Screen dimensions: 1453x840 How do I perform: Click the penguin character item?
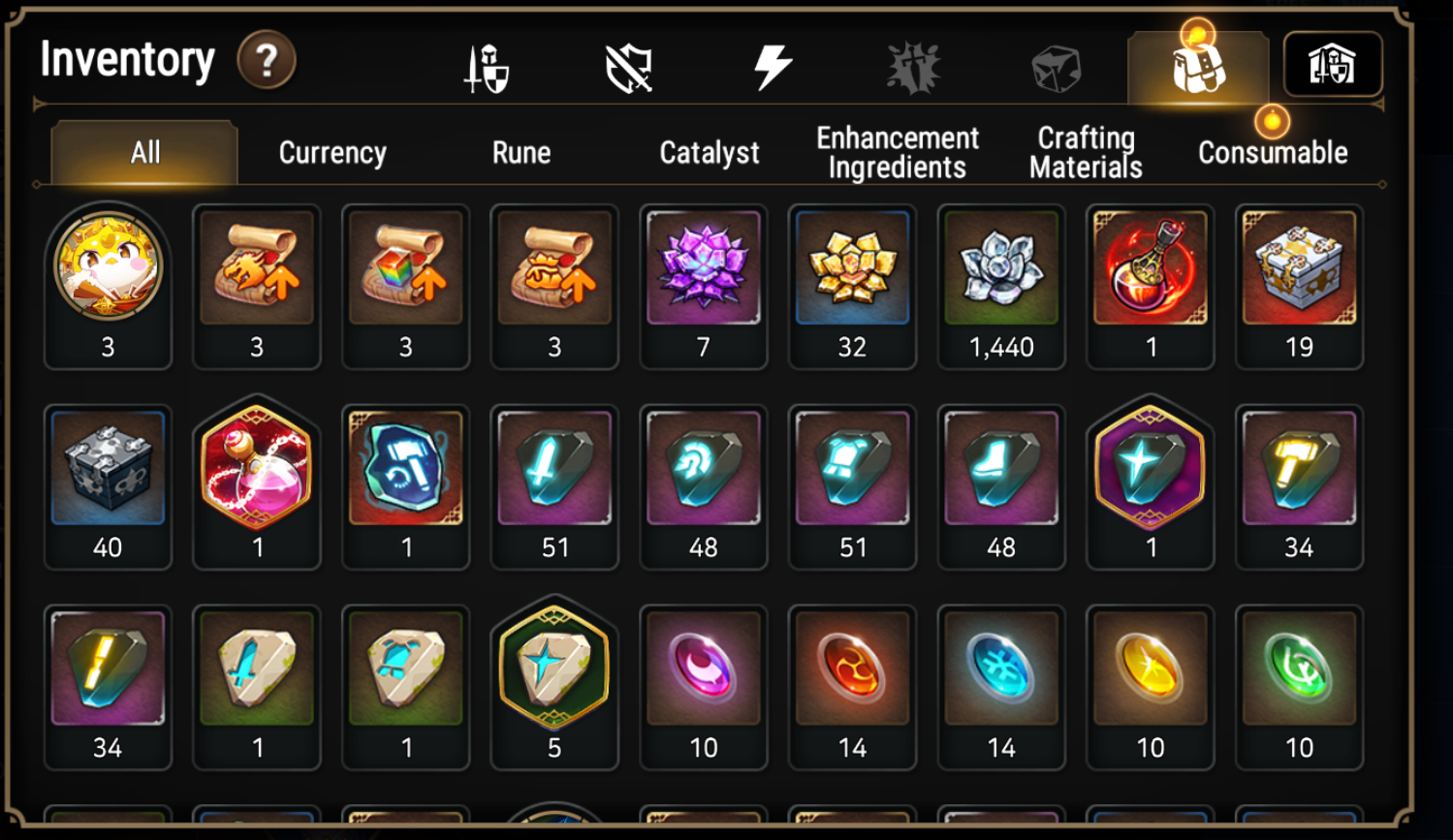108,274
